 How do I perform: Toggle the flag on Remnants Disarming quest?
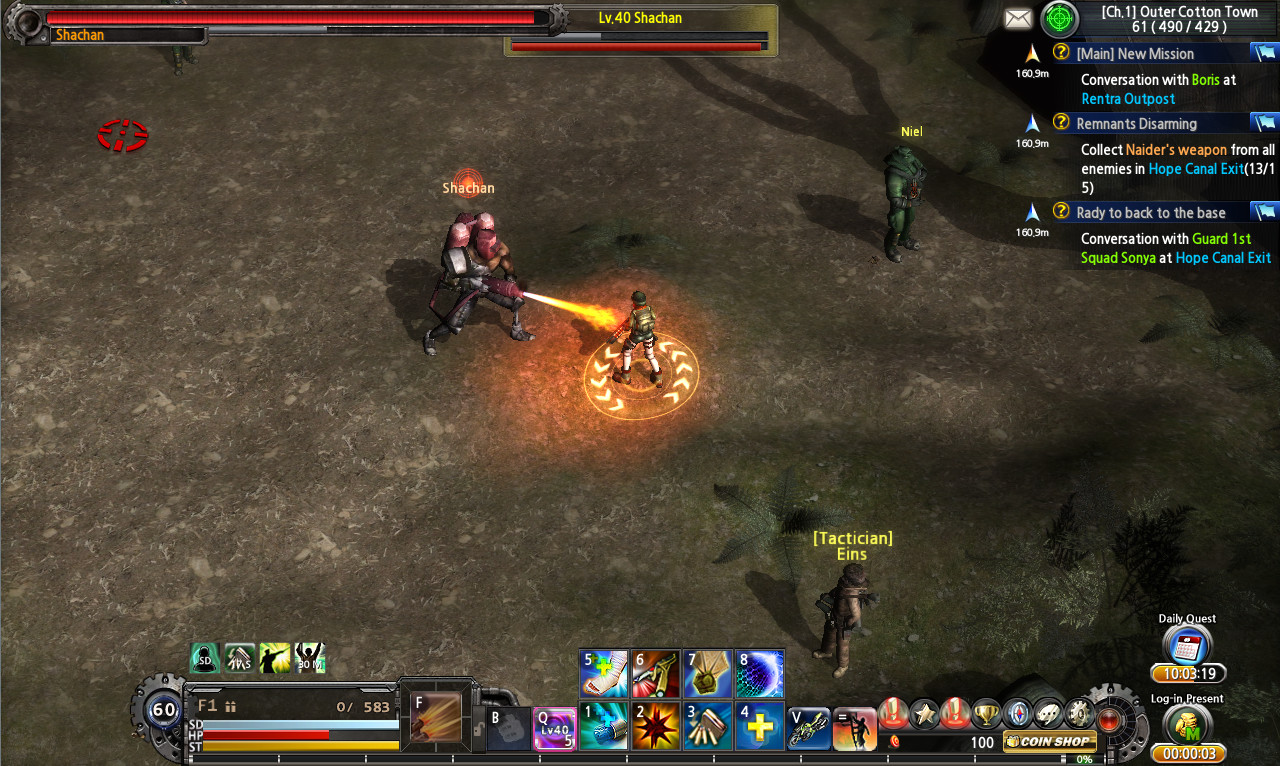pos(1265,122)
